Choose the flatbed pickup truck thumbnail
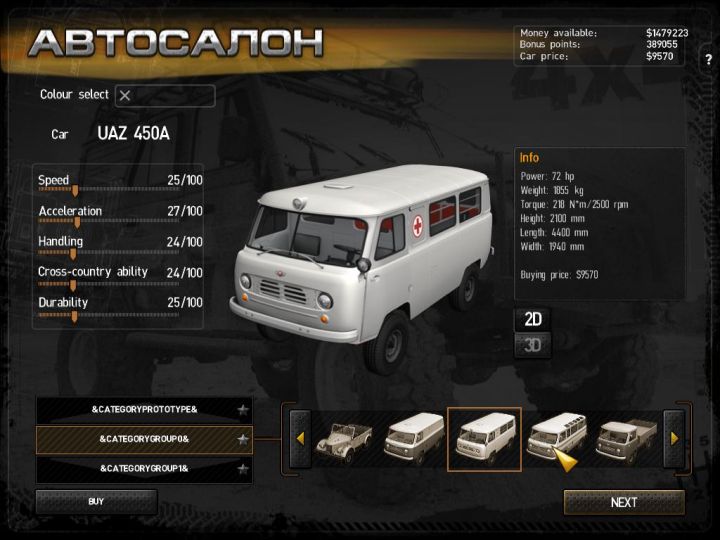 click(x=625, y=438)
